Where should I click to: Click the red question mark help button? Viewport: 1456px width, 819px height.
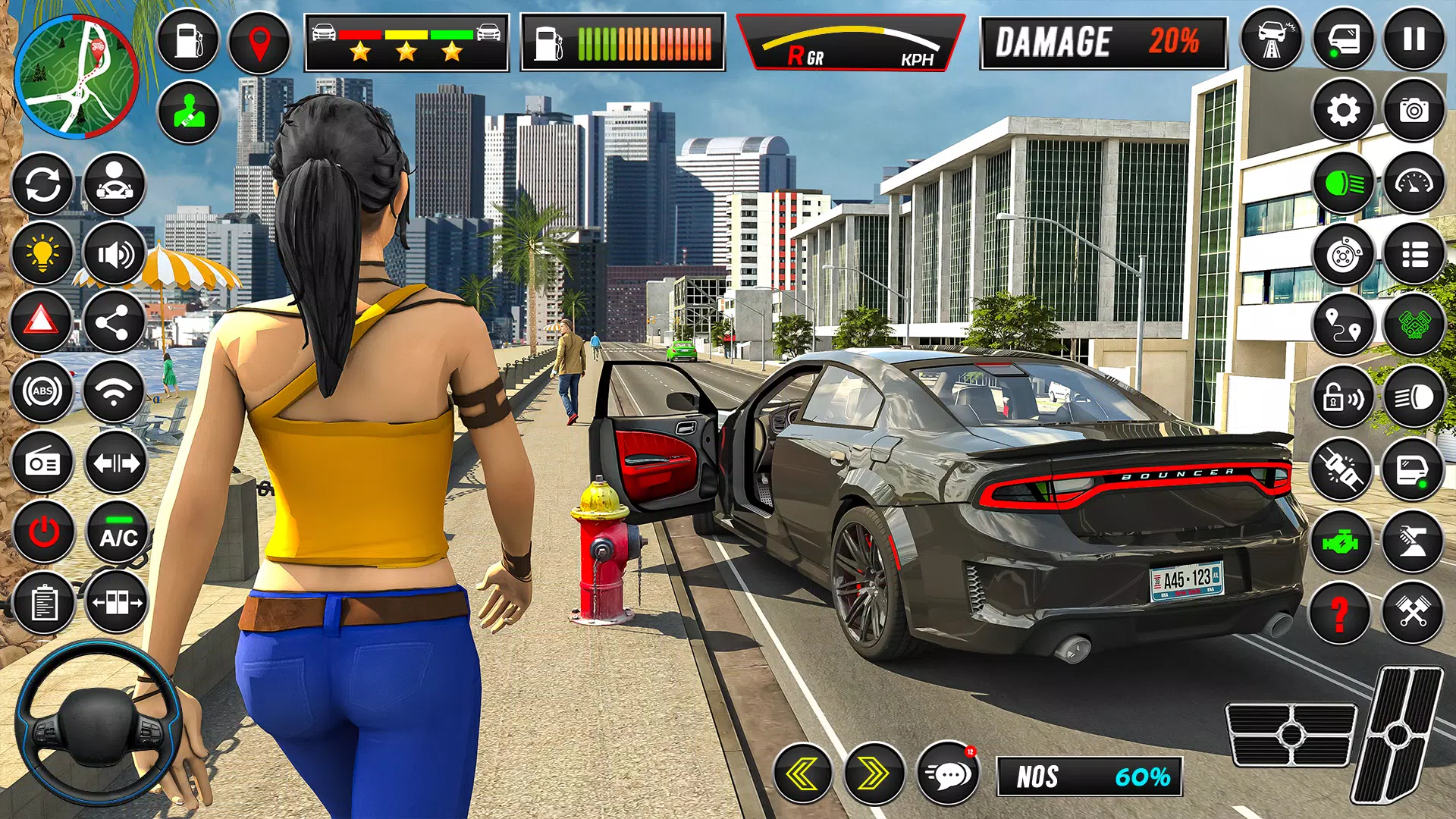pos(1341,613)
